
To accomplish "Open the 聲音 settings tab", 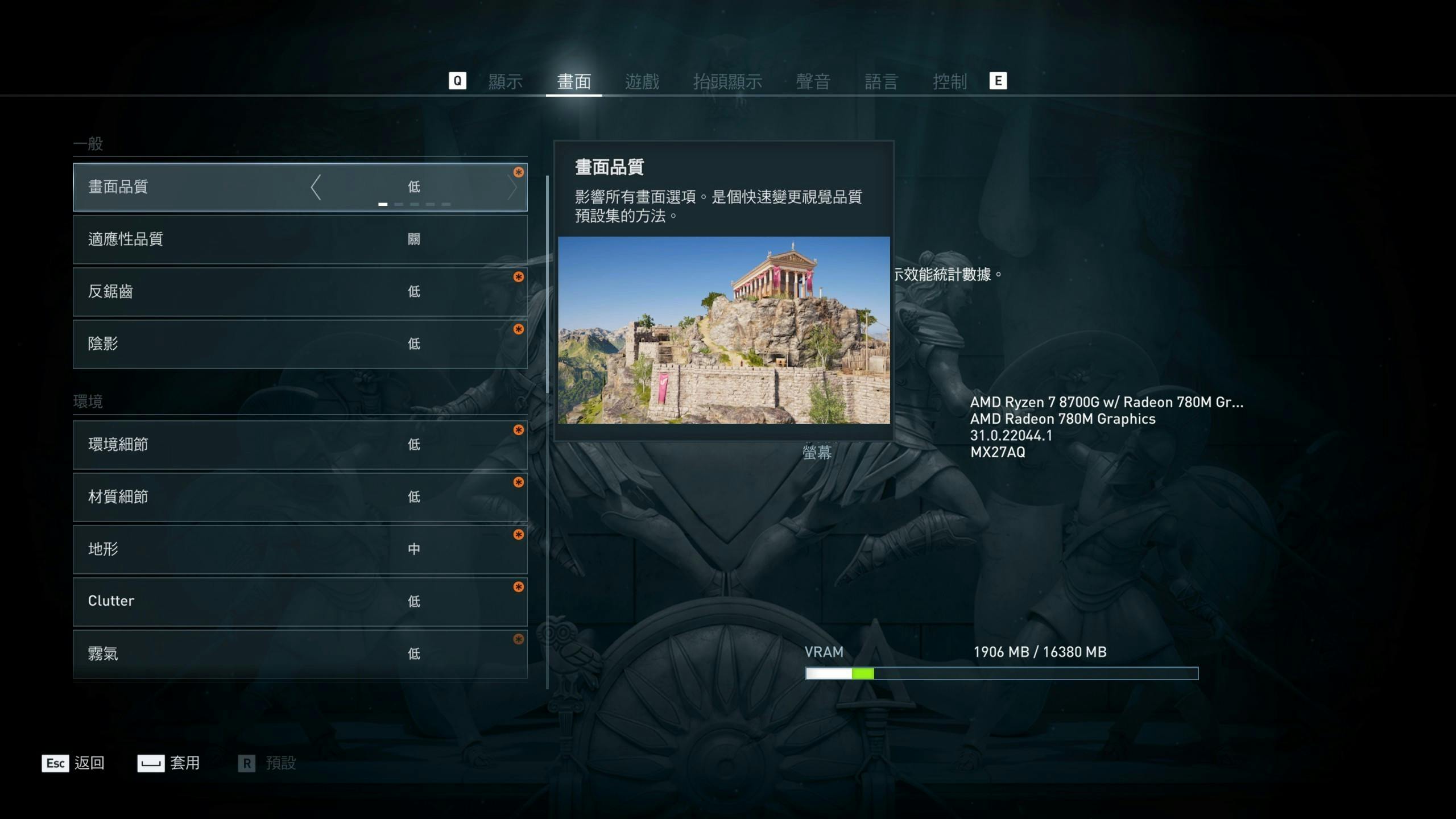I will [x=813, y=81].
